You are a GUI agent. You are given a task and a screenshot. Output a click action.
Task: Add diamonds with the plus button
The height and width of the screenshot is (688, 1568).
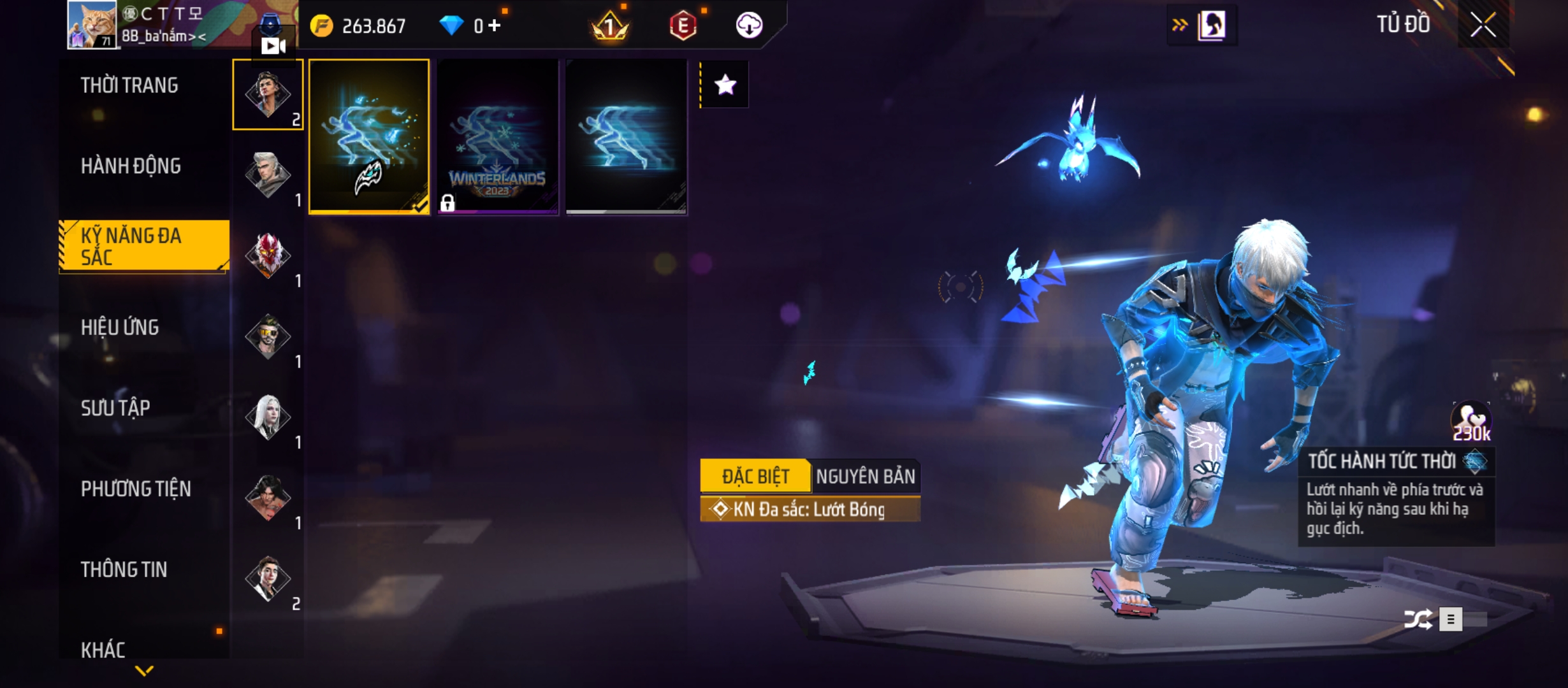[495, 25]
